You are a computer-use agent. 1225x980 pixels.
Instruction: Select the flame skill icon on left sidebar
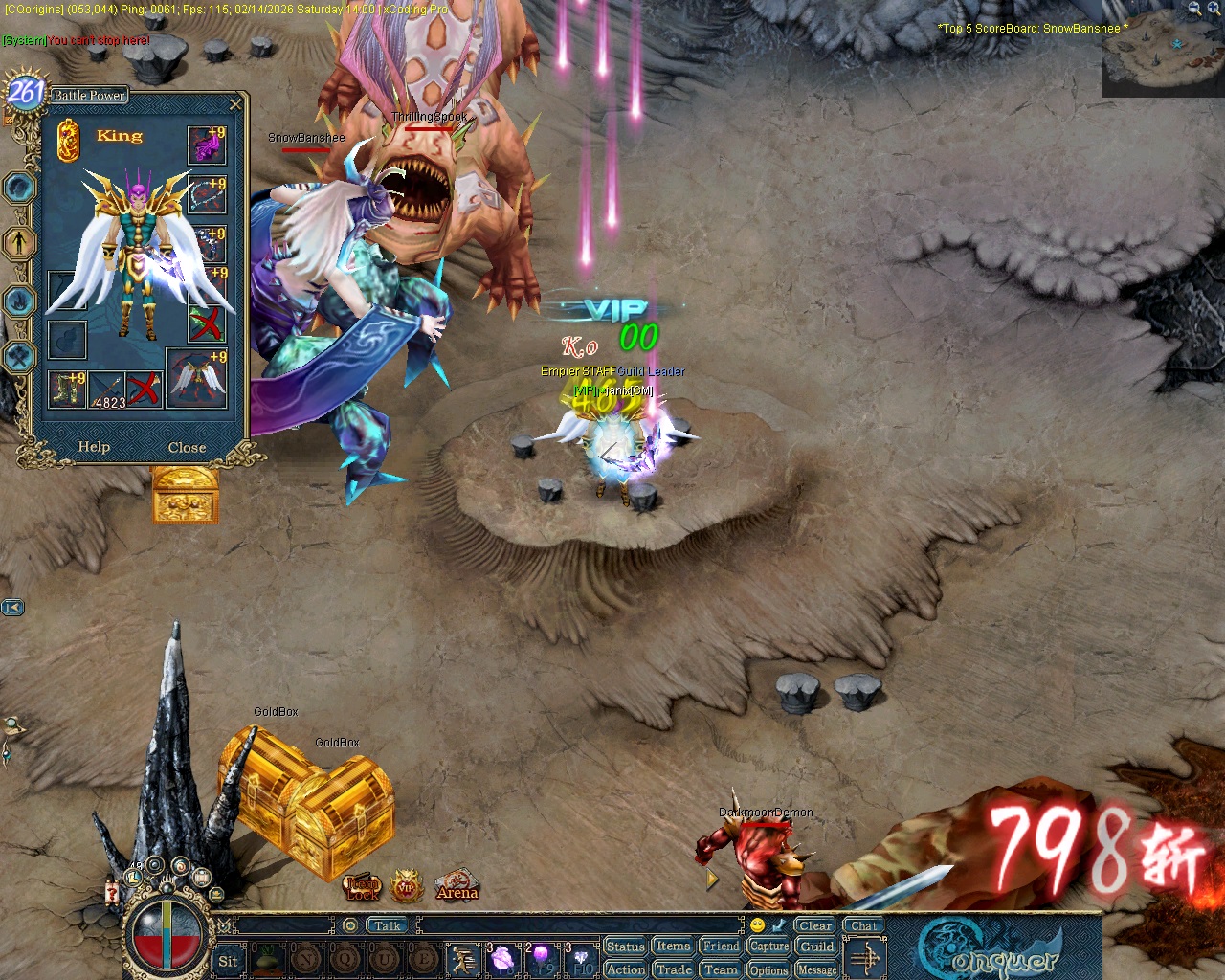pyautogui.click(x=19, y=301)
